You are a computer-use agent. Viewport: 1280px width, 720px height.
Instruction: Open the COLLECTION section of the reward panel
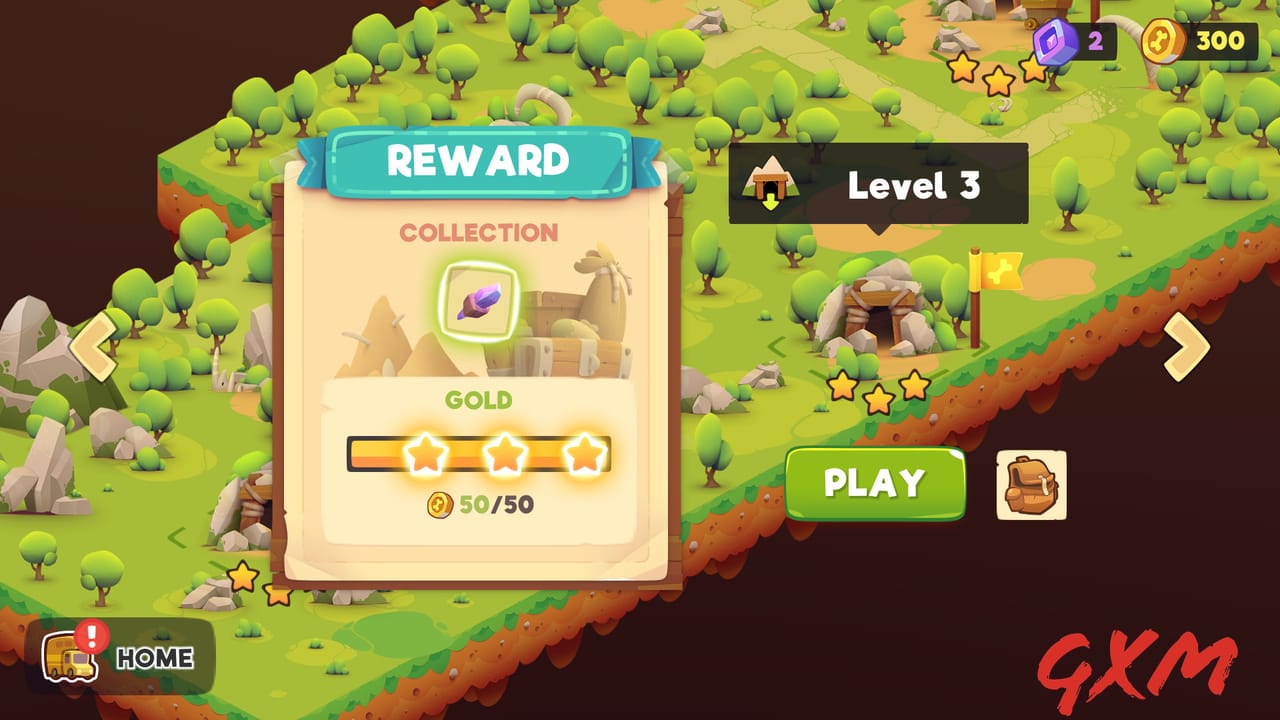point(480,232)
